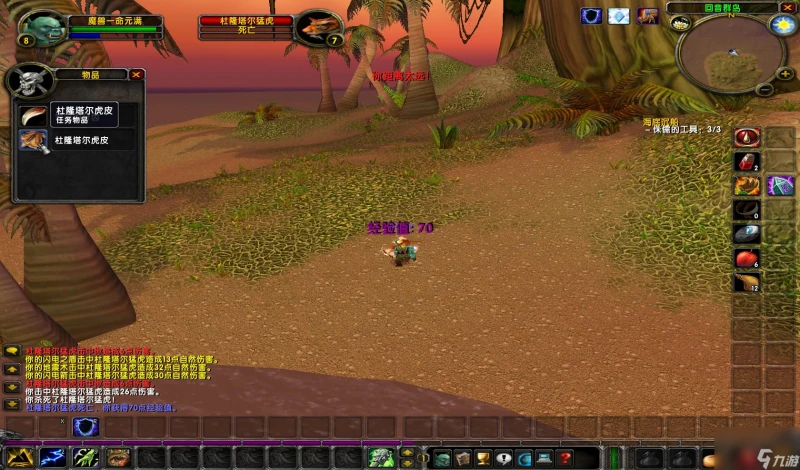This screenshot has width=800, height=470.
Task: Open the trophy cup micro menu button
Action: pos(481,458)
